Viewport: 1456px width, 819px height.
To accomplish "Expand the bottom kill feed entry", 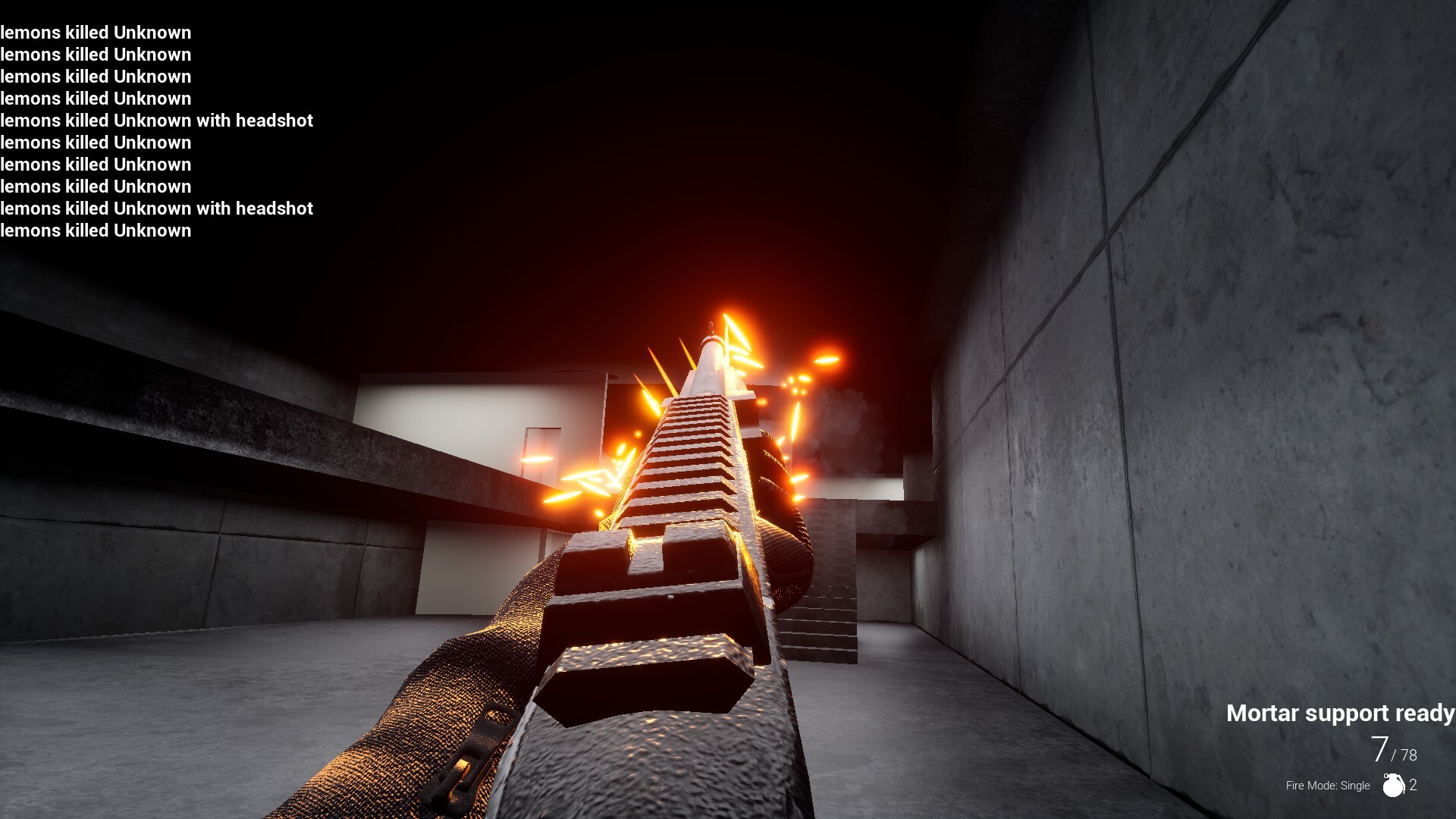I will pos(96,231).
